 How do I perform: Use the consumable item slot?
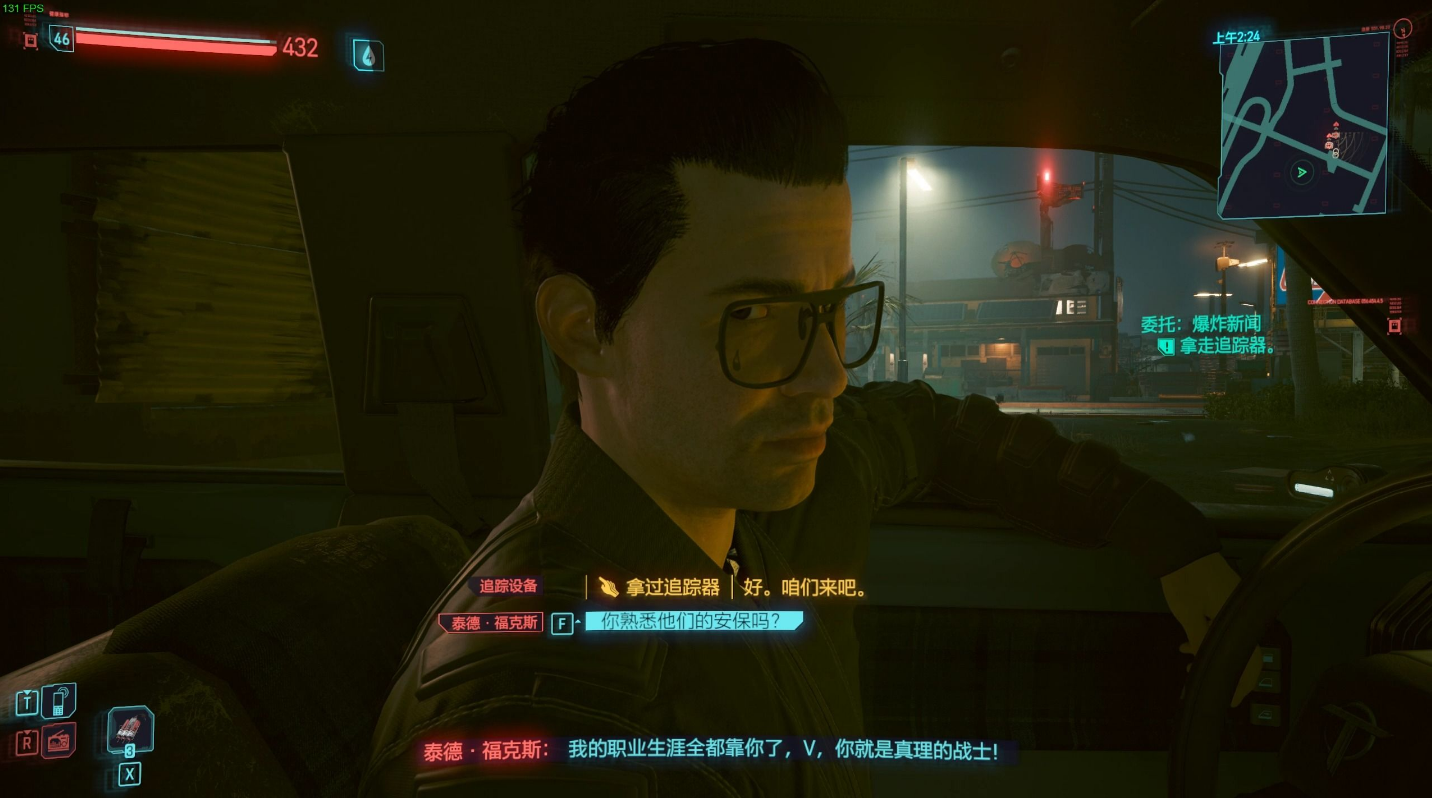point(130,731)
